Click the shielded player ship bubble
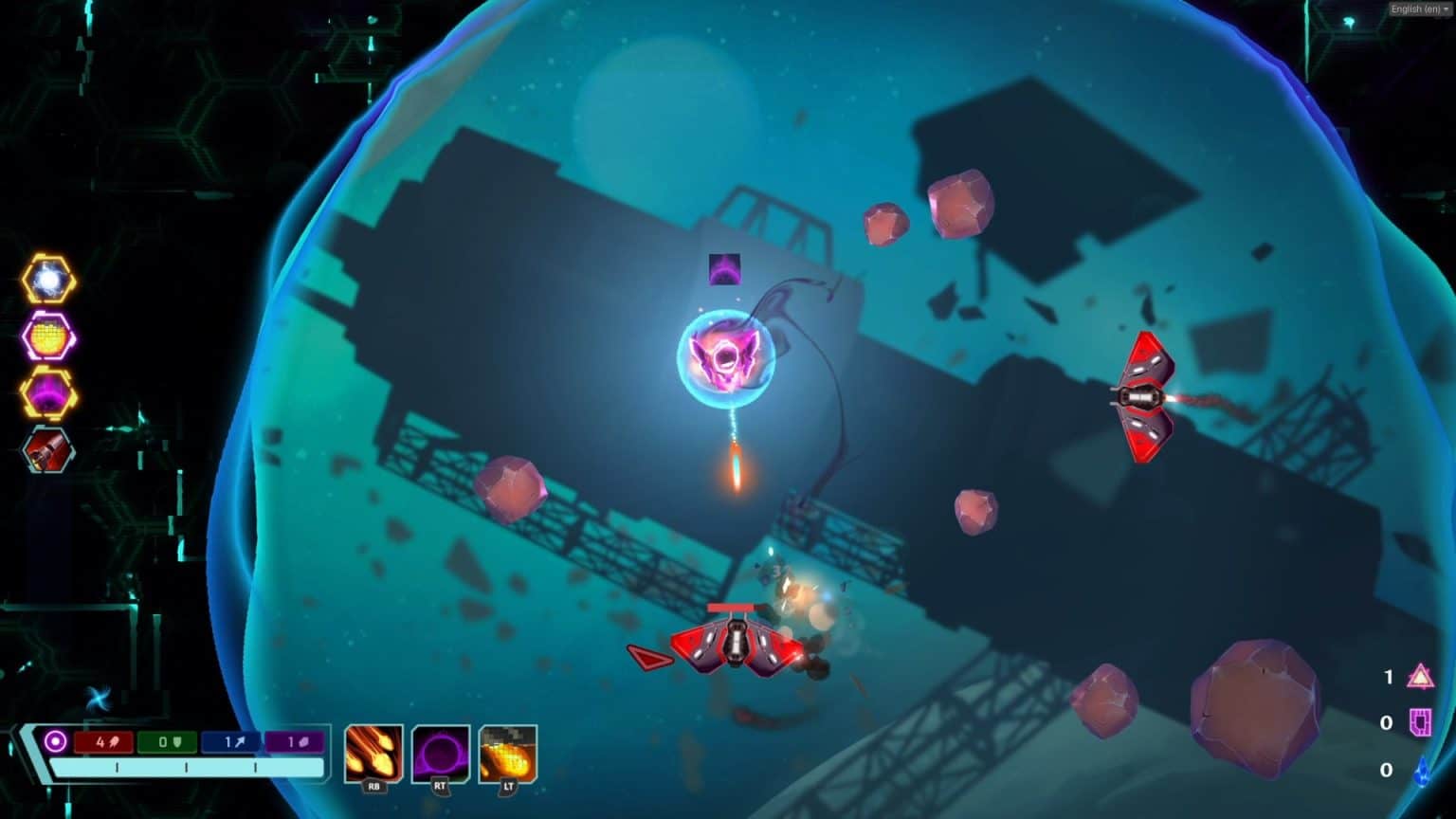The image size is (1456, 819). point(728,358)
